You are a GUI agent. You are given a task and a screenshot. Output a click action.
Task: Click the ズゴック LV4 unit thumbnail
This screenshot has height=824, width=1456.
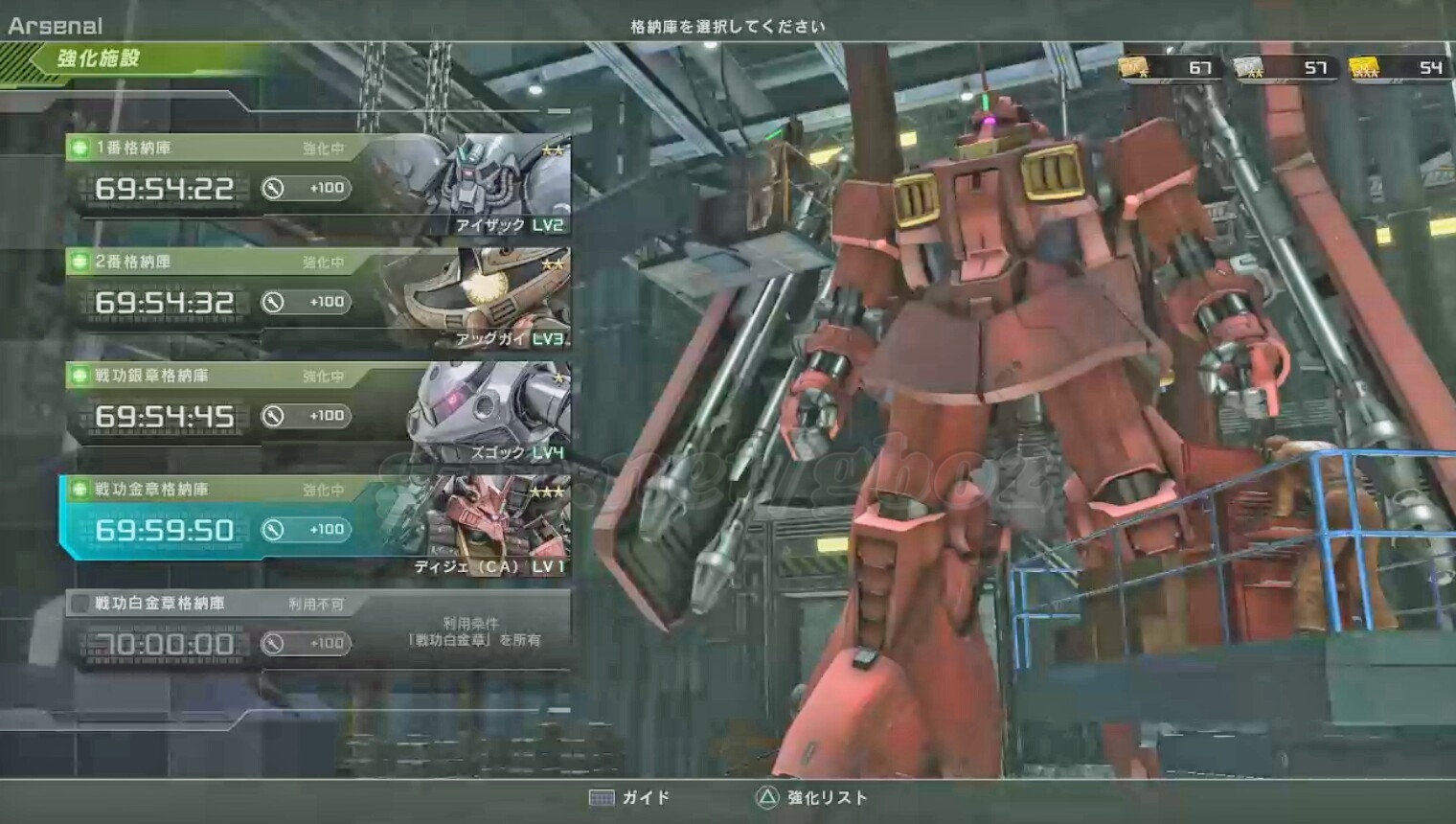coord(490,412)
